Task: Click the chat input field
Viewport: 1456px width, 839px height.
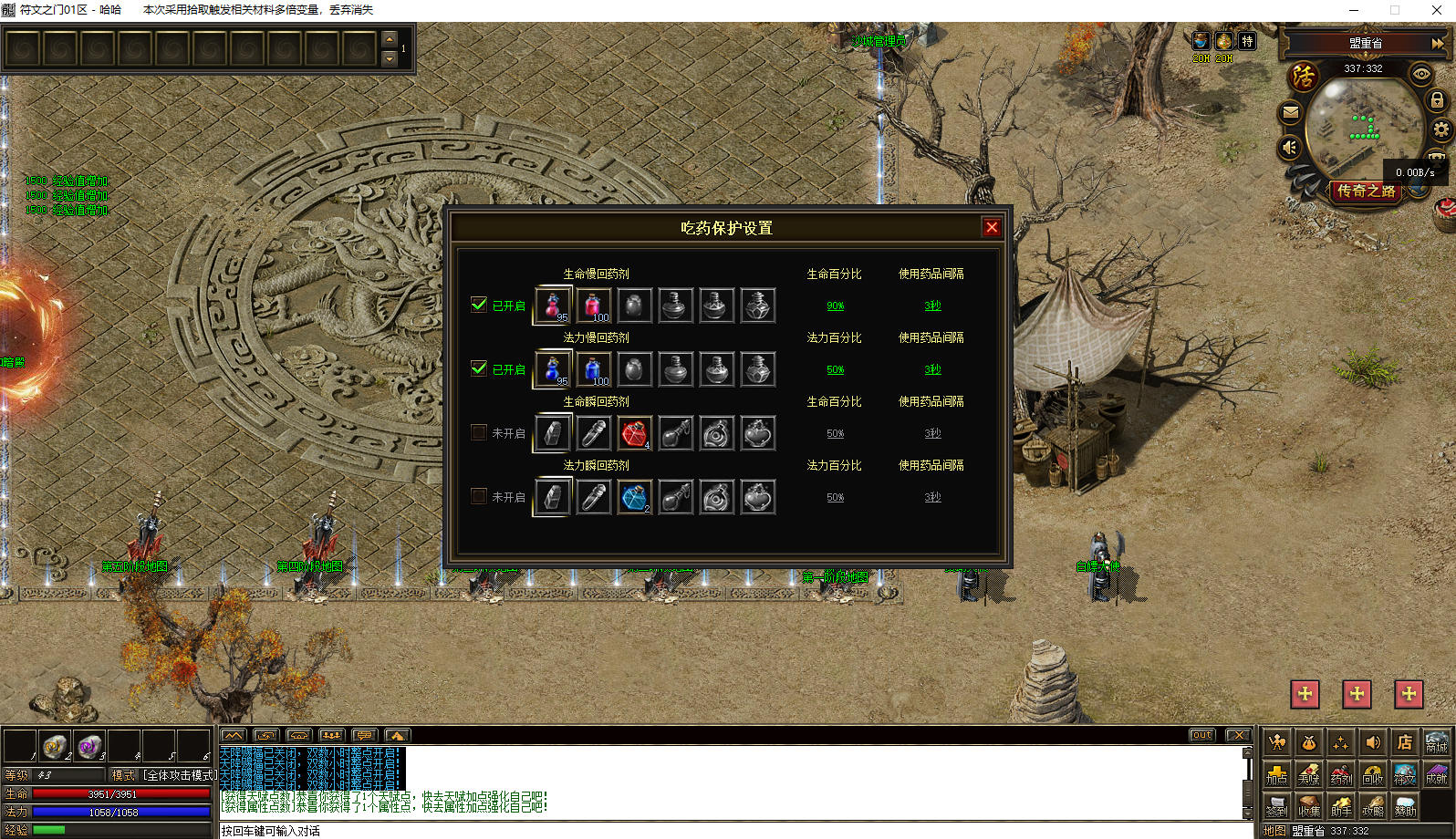Action: [x=730, y=831]
